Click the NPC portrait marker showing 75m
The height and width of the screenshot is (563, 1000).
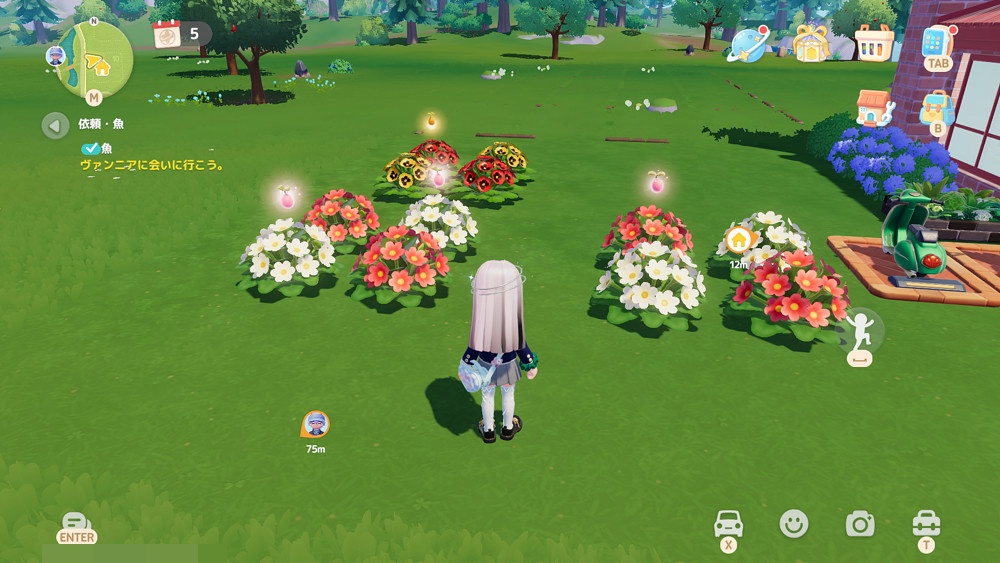point(315,424)
